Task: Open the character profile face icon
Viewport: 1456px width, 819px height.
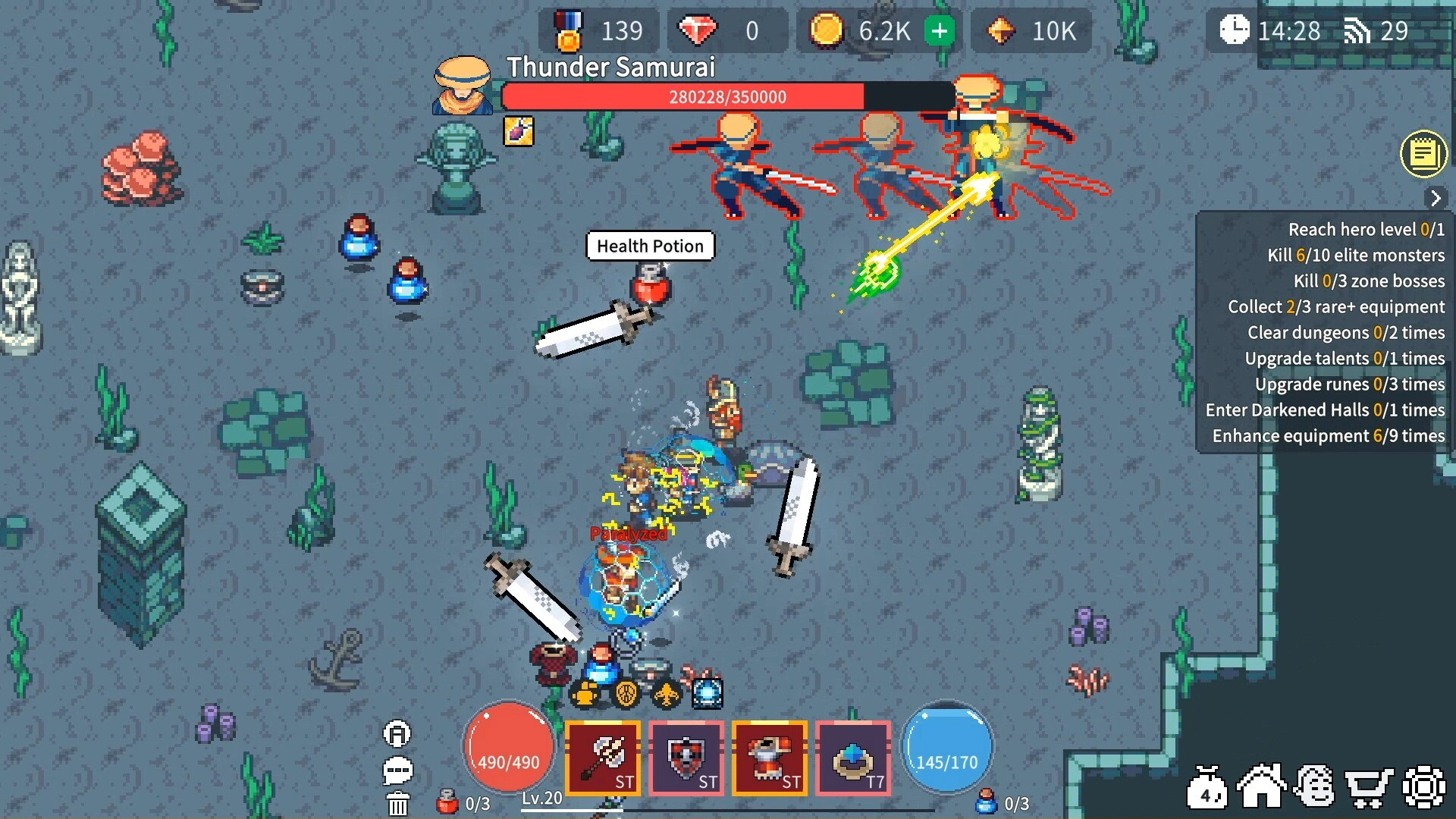Action: (x=1317, y=786)
